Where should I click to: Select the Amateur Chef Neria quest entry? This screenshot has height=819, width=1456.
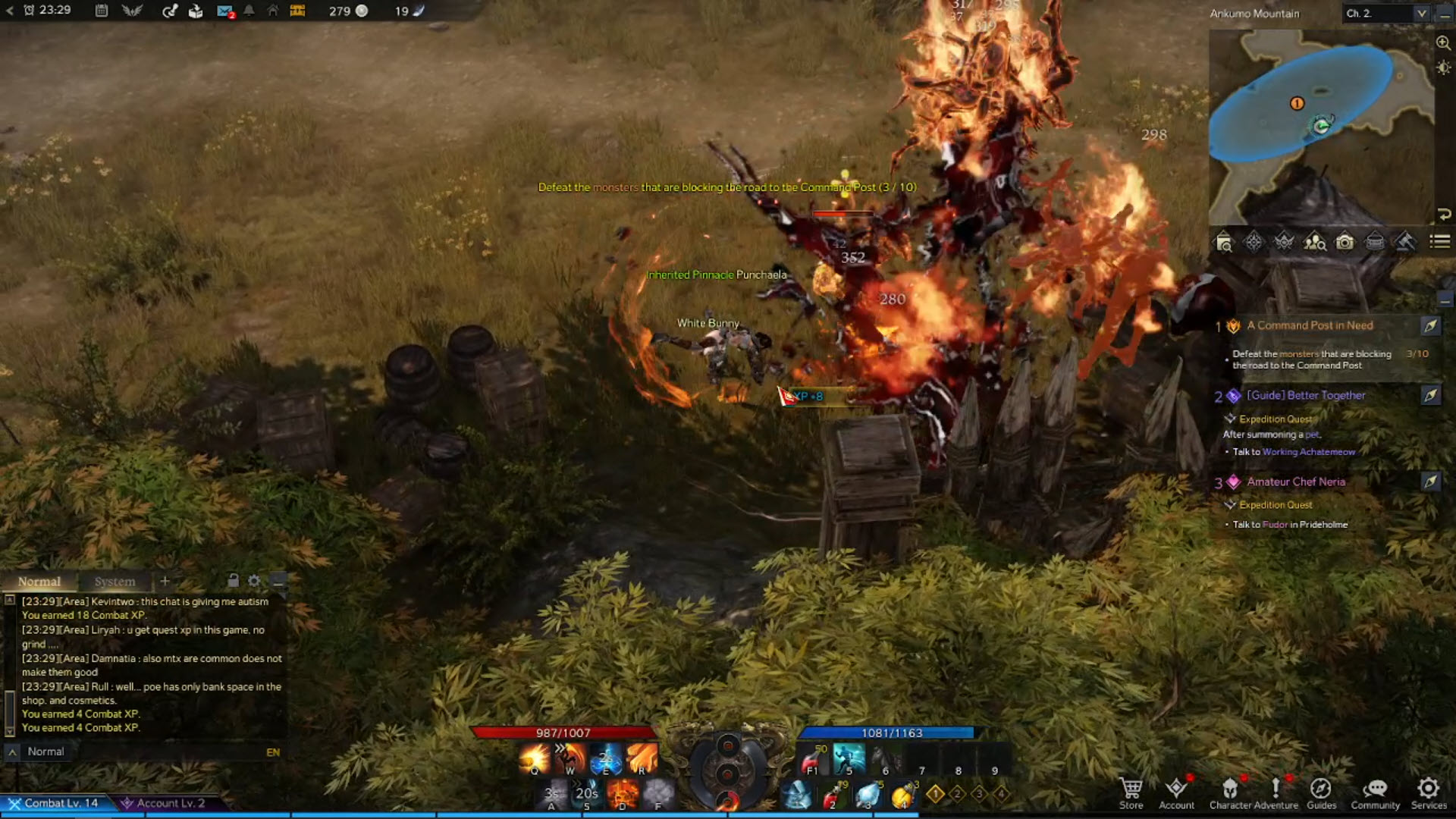tap(1296, 482)
